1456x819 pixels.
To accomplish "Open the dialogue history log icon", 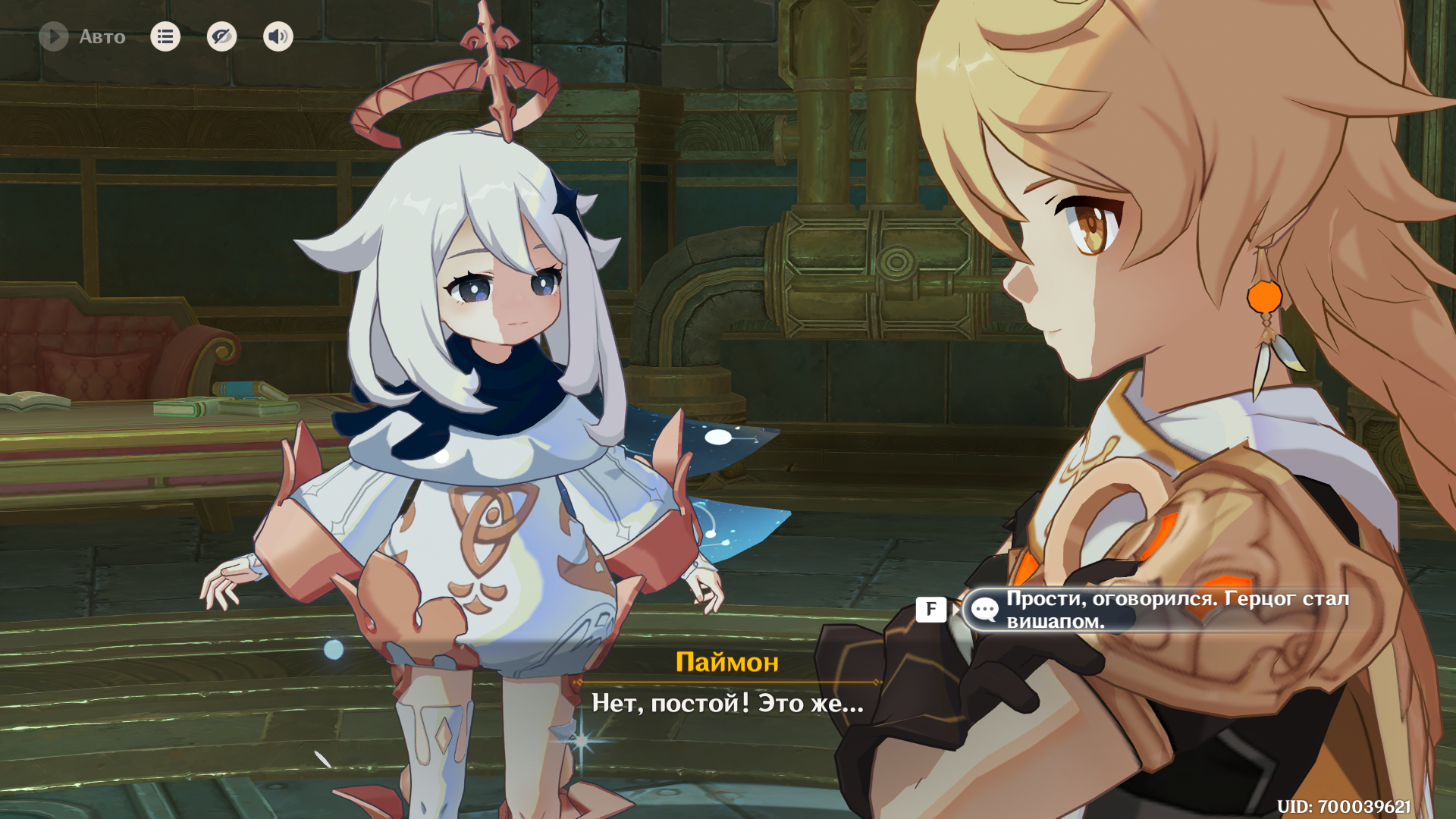I will [x=165, y=36].
